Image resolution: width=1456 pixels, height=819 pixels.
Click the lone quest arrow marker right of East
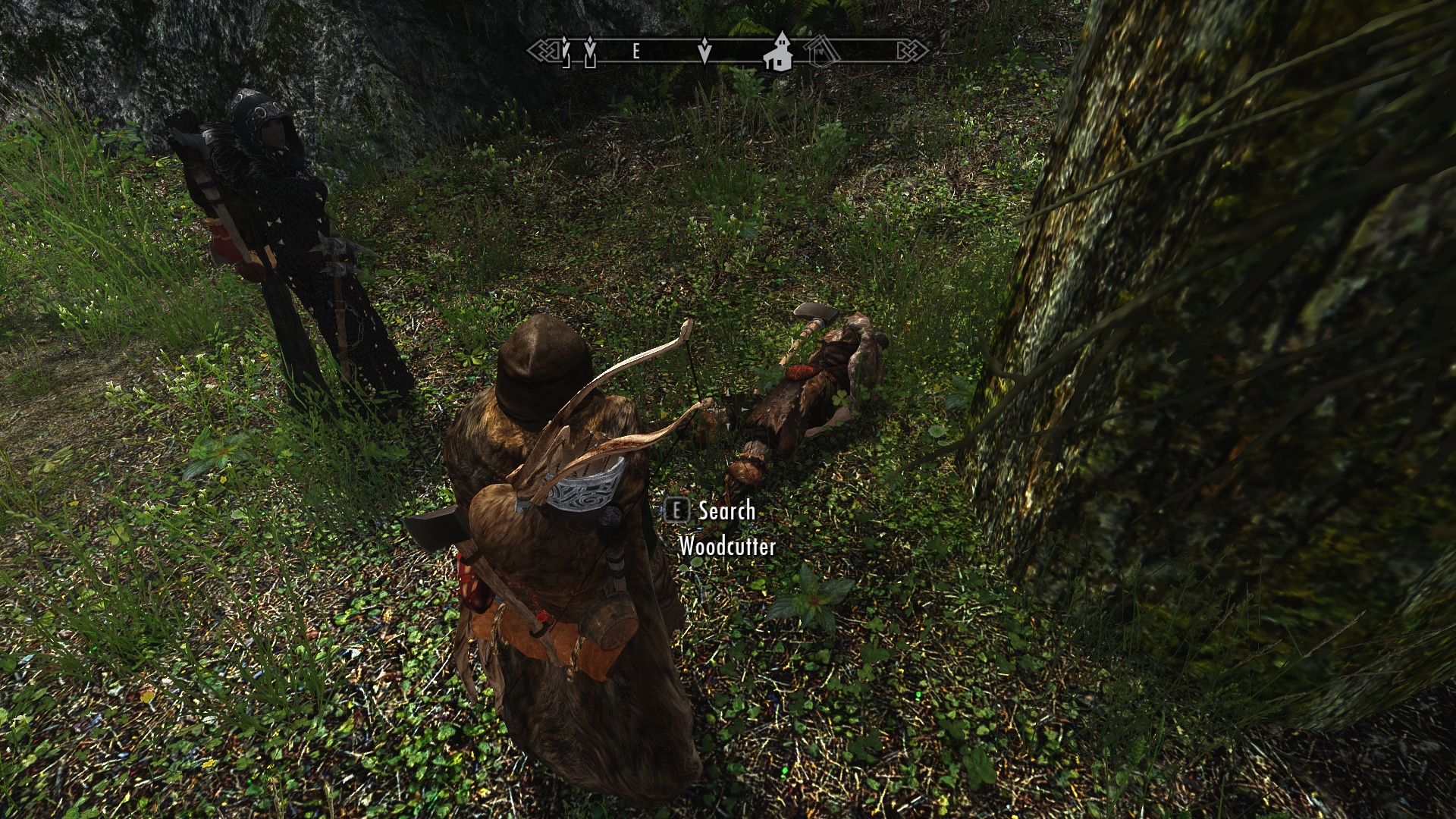tap(704, 51)
